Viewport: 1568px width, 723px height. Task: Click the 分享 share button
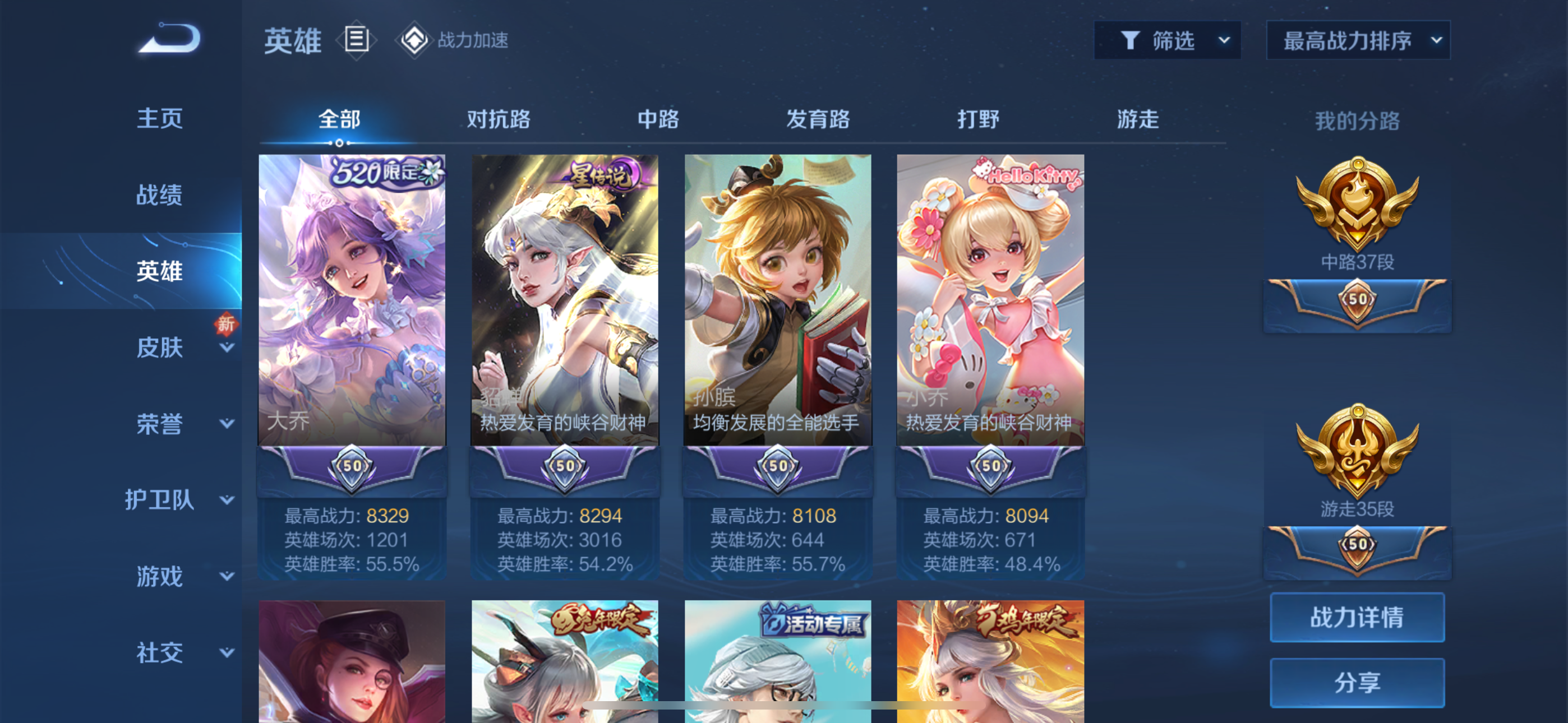(x=1357, y=683)
